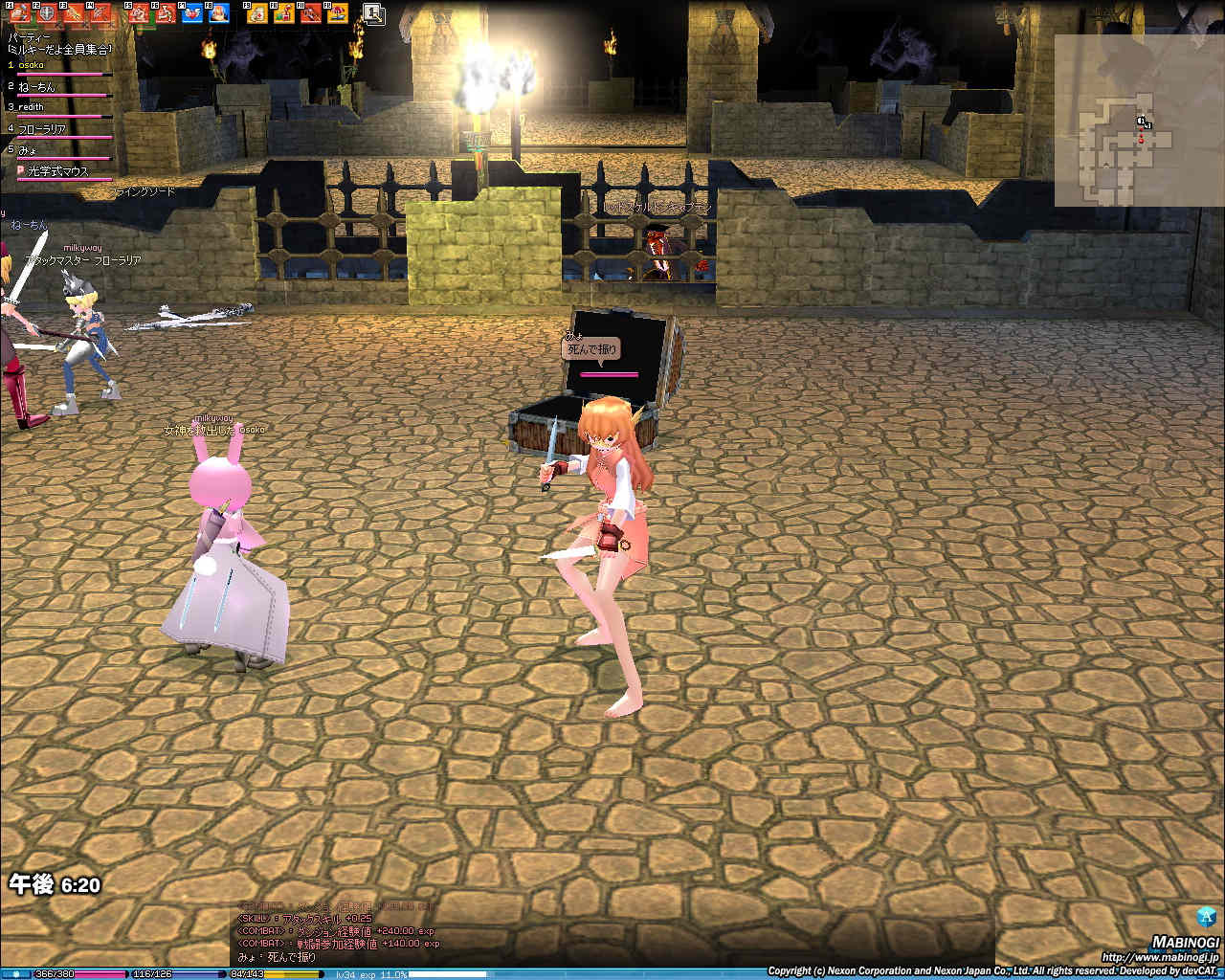The width and height of the screenshot is (1225, 980).
Task: Choose party member ねーちん in list
Action: point(36,86)
